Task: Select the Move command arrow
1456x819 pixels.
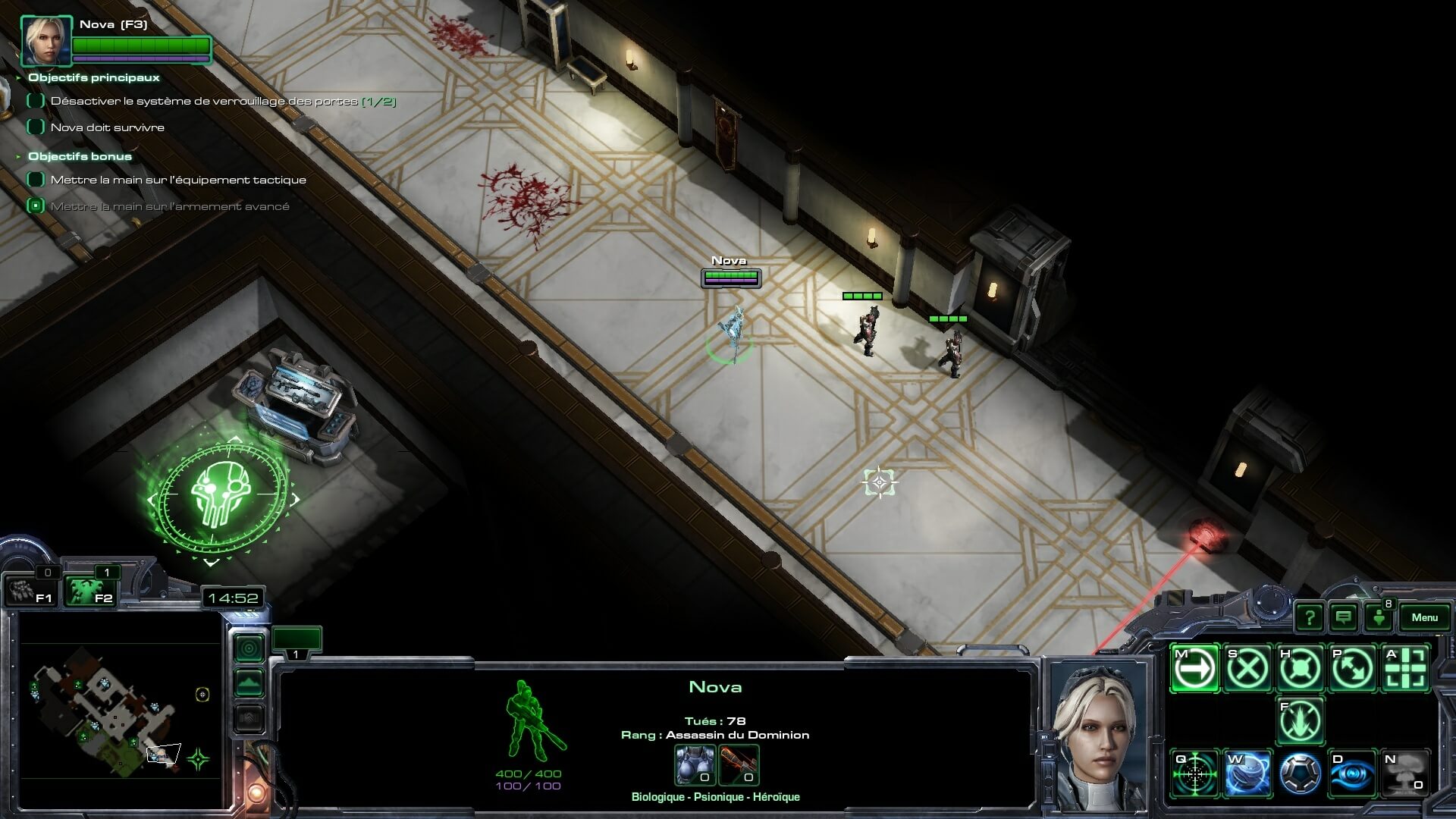Action: point(1195,668)
